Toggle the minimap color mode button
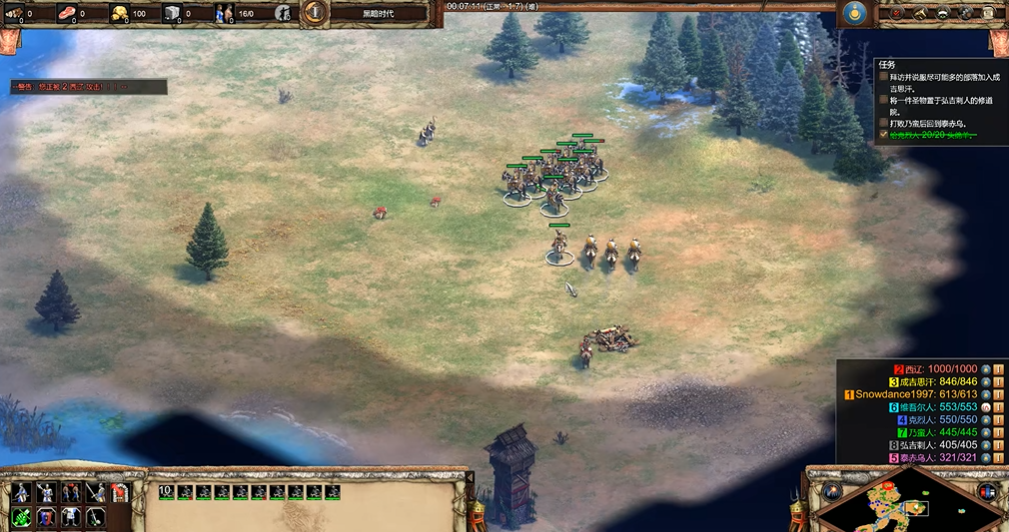This screenshot has height=532, width=1009. tap(989, 492)
